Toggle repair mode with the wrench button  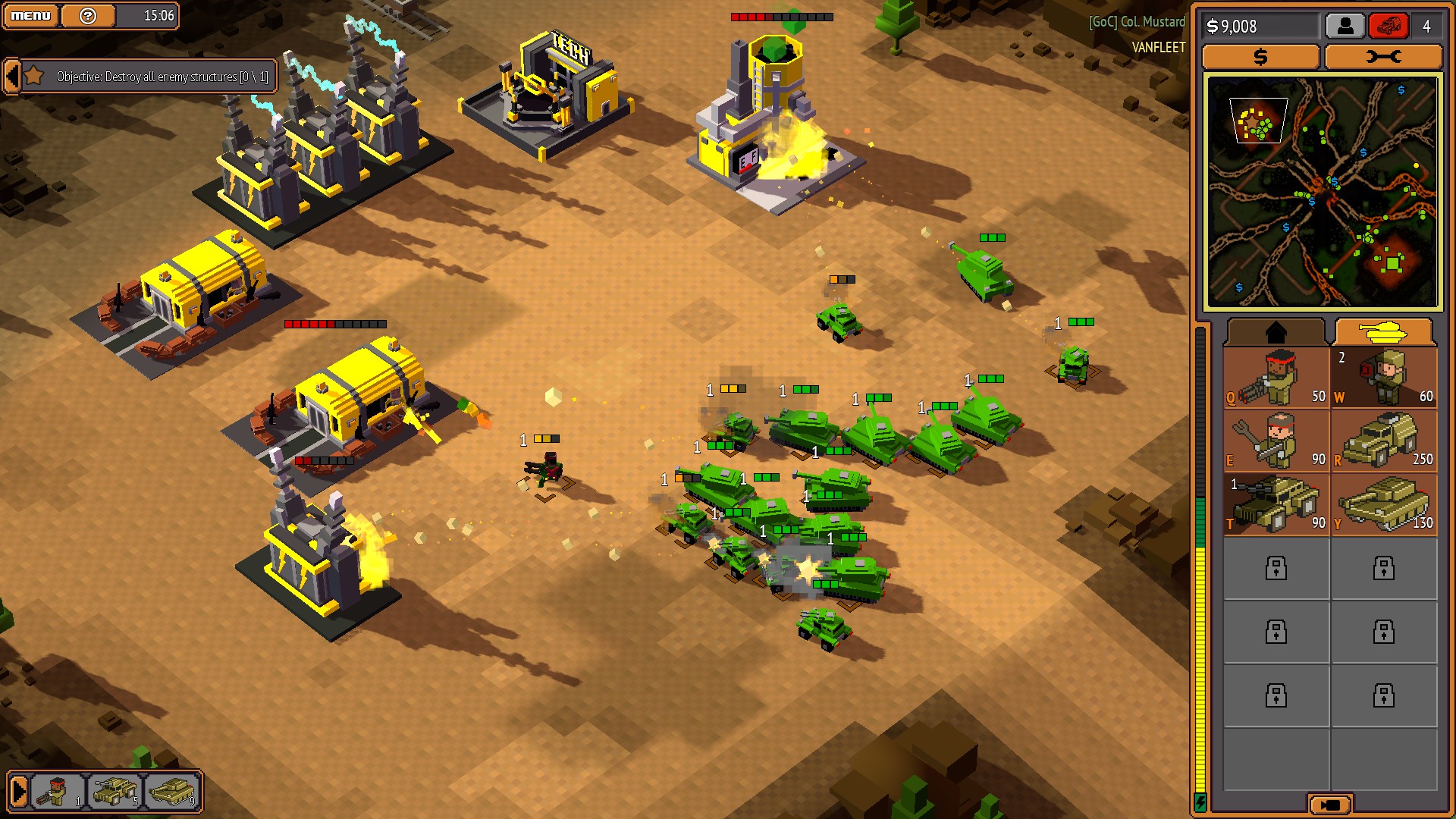[1384, 56]
